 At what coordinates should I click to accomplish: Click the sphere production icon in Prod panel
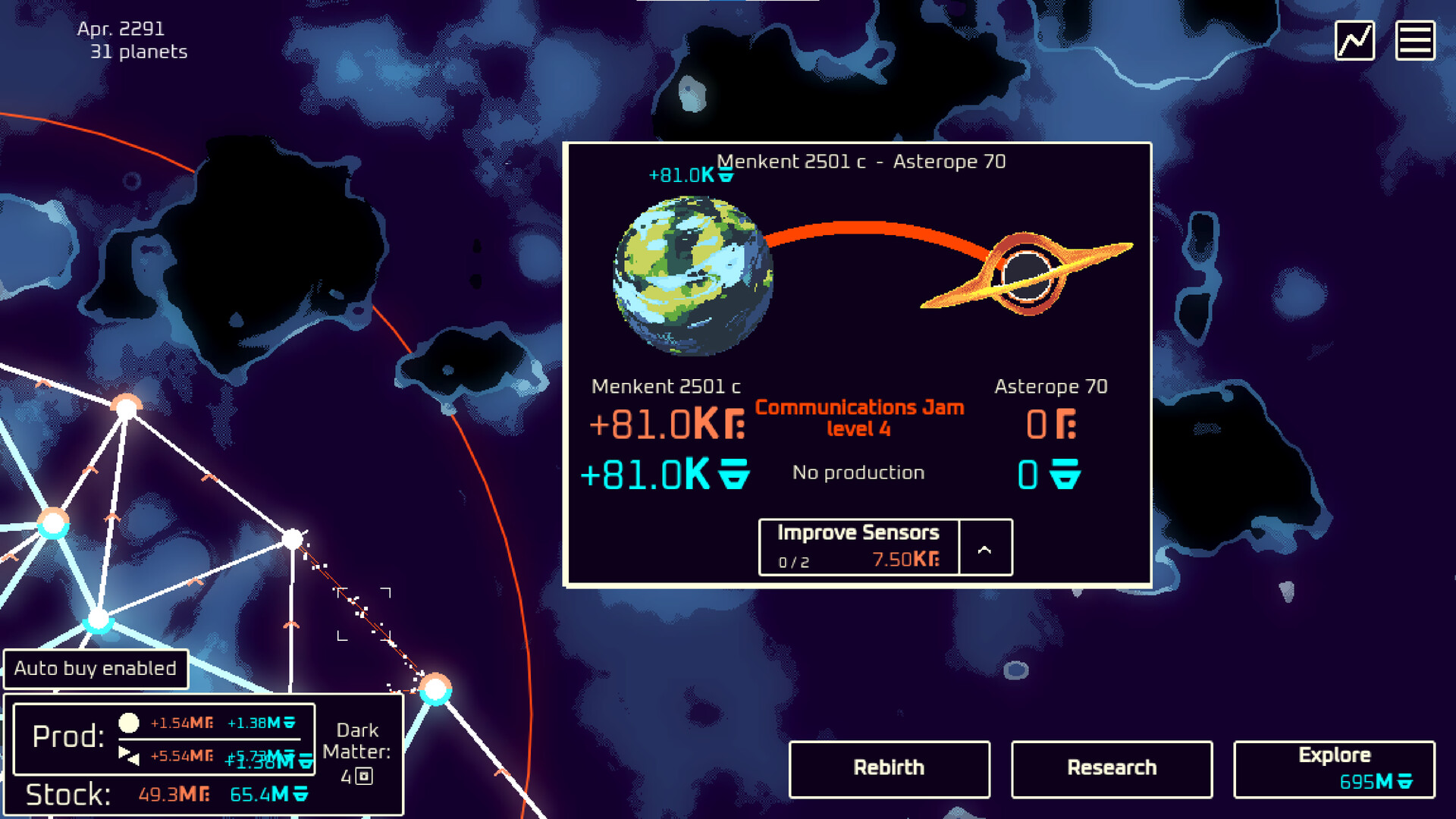[127, 723]
